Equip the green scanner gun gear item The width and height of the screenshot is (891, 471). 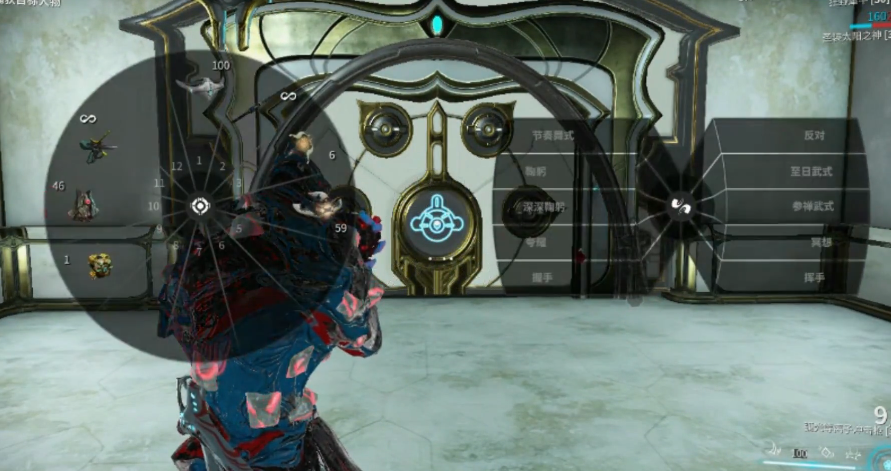point(97,148)
